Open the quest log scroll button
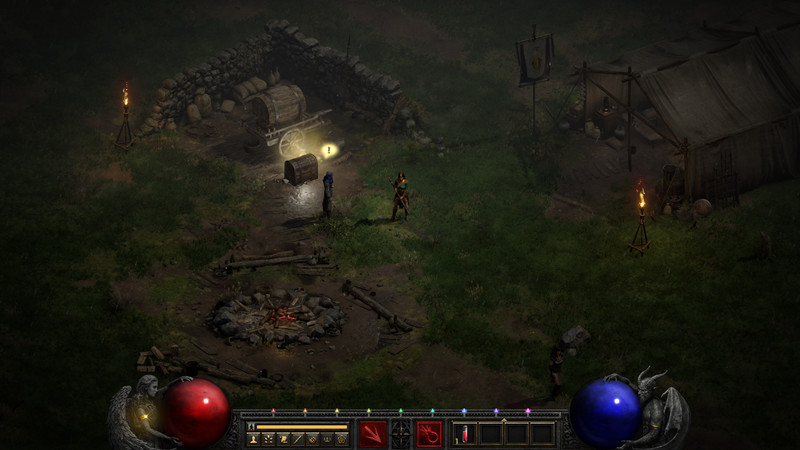This screenshot has height=450, width=800. point(282,439)
